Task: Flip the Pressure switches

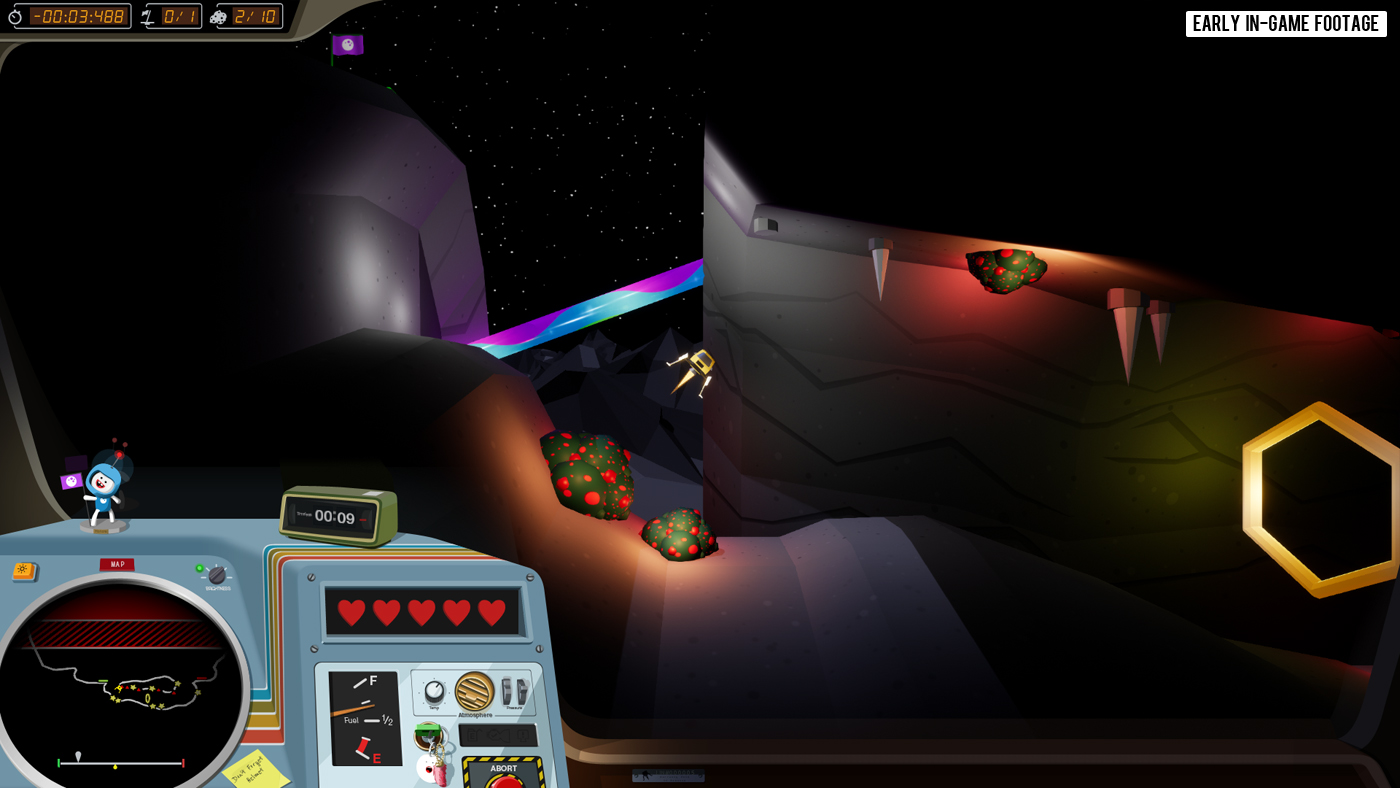Action: tap(514, 691)
